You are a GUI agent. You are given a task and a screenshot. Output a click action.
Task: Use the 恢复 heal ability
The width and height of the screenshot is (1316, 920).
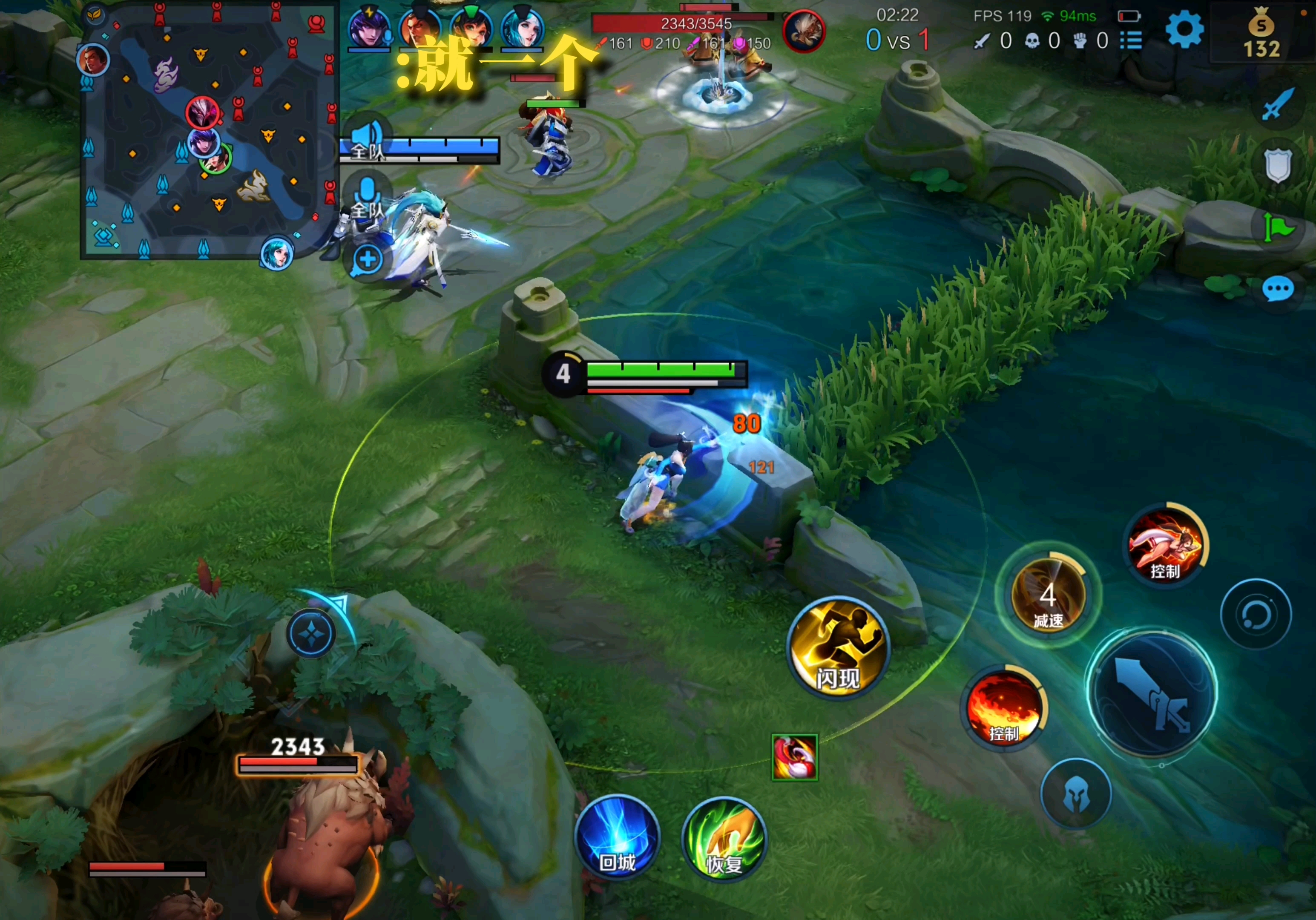point(724,840)
